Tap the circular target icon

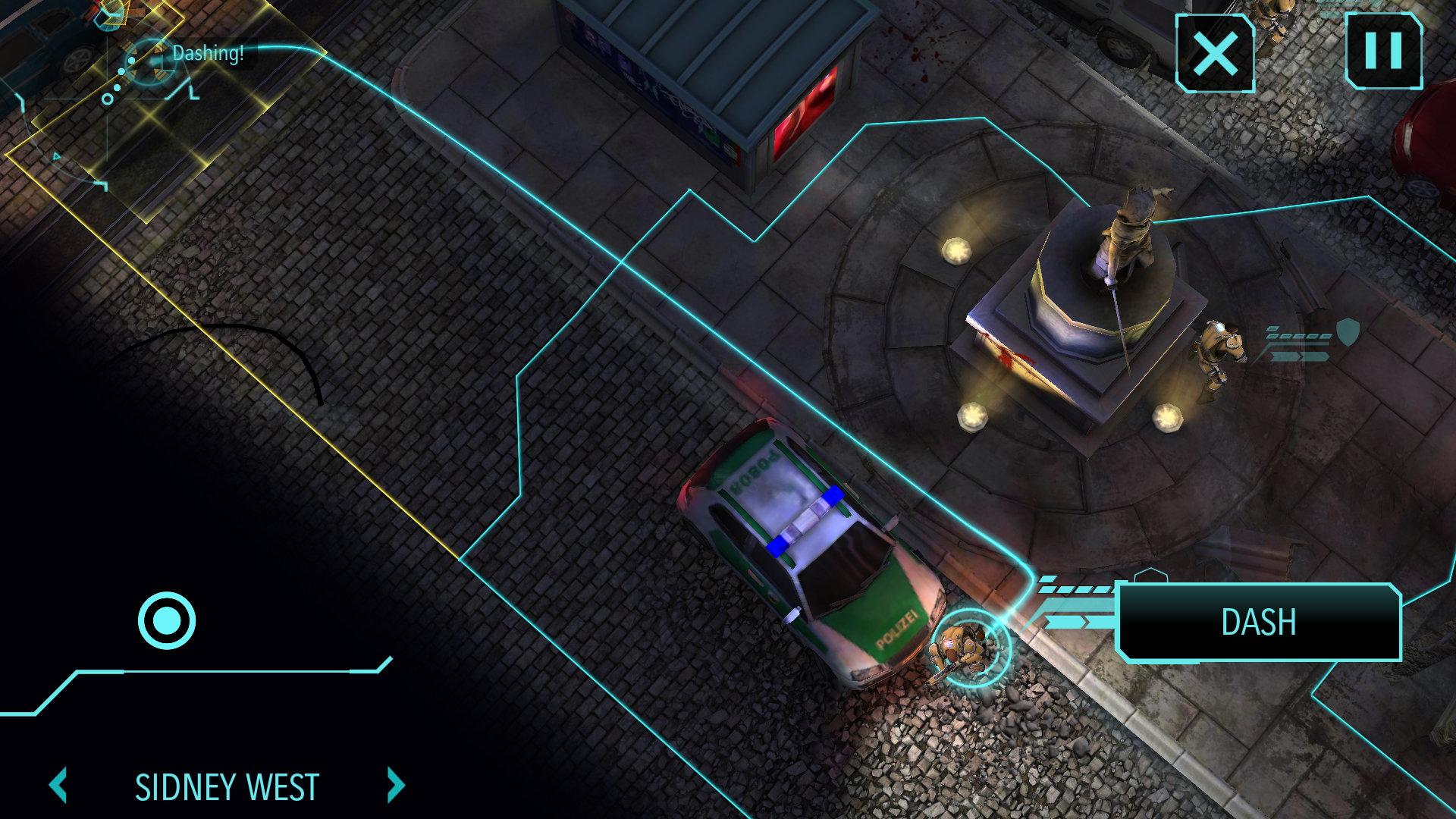point(167,620)
